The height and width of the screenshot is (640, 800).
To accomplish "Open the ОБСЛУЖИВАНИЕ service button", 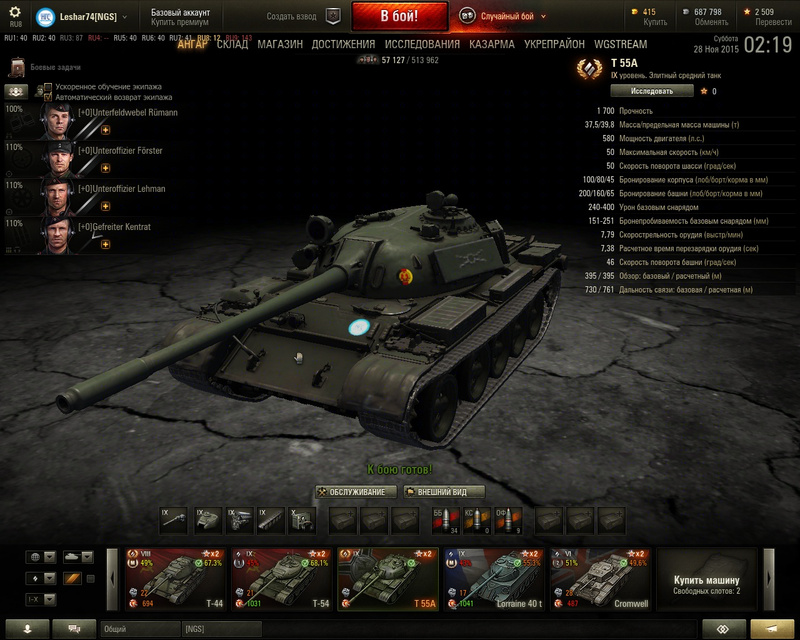I will tap(356, 491).
